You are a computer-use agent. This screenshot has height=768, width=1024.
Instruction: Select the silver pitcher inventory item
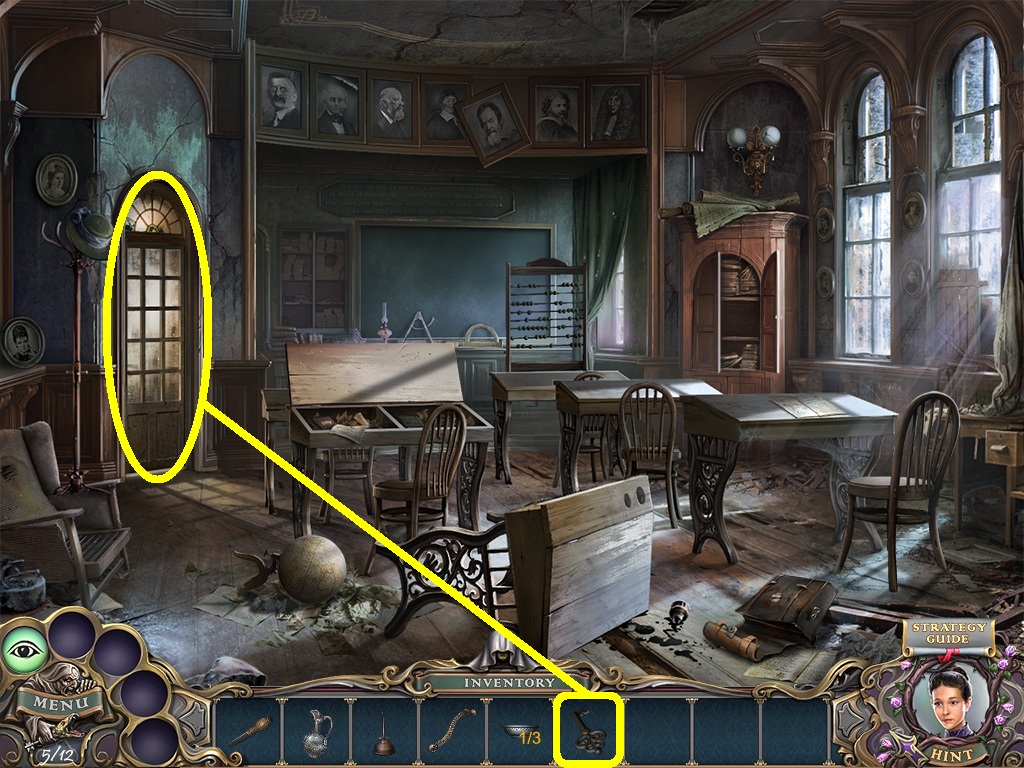tap(317, 733)
